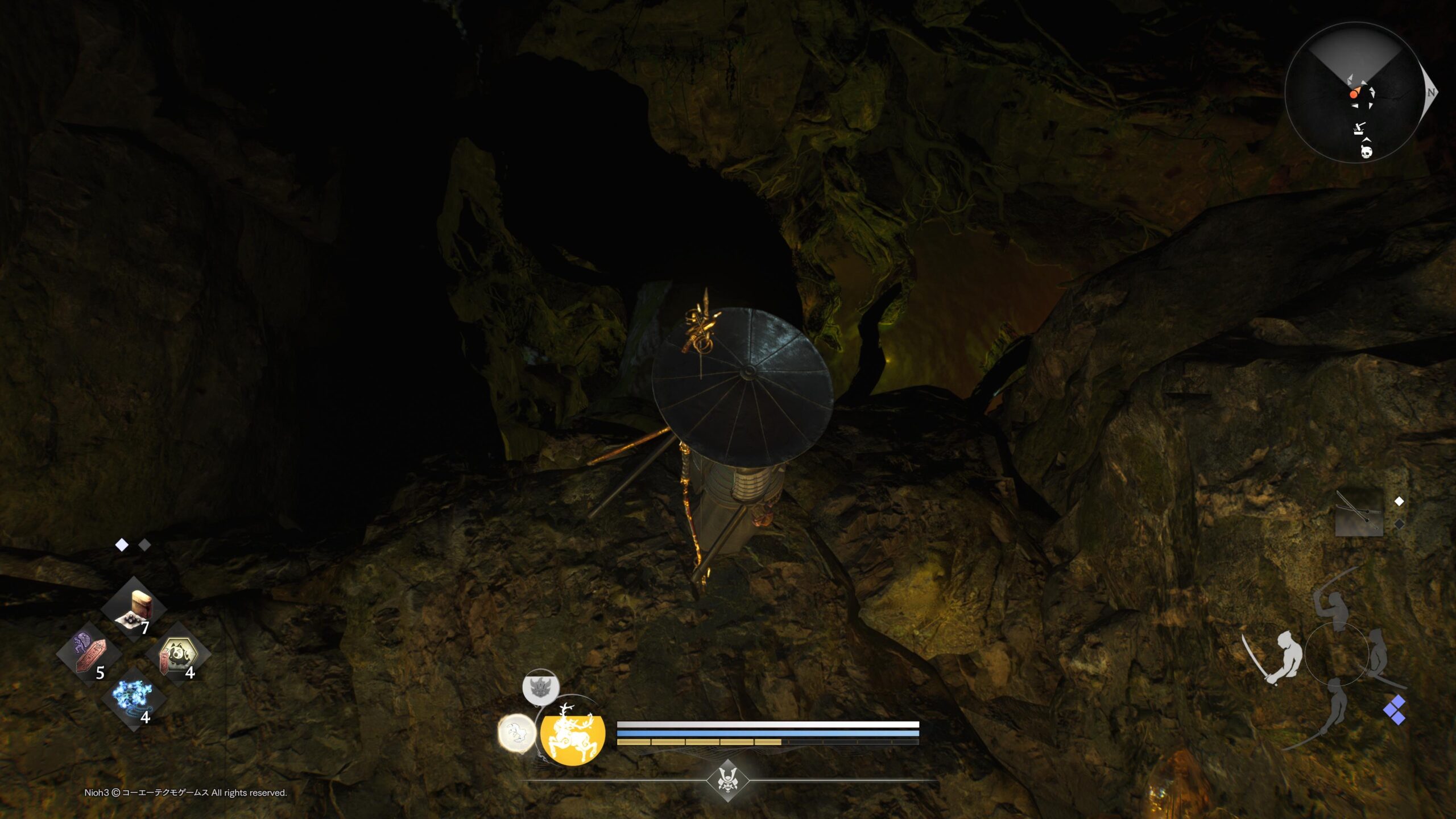Activate the cat talisman shortcut item
Screen dimensions: 1456x819
coord(178,655)
